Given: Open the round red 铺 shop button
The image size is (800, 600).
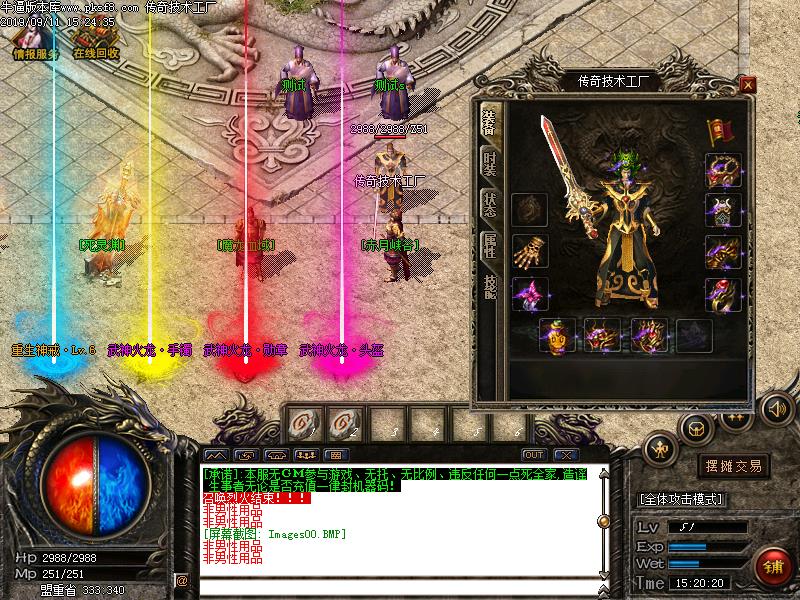Looking at the screenshot, I should [772, 566].
